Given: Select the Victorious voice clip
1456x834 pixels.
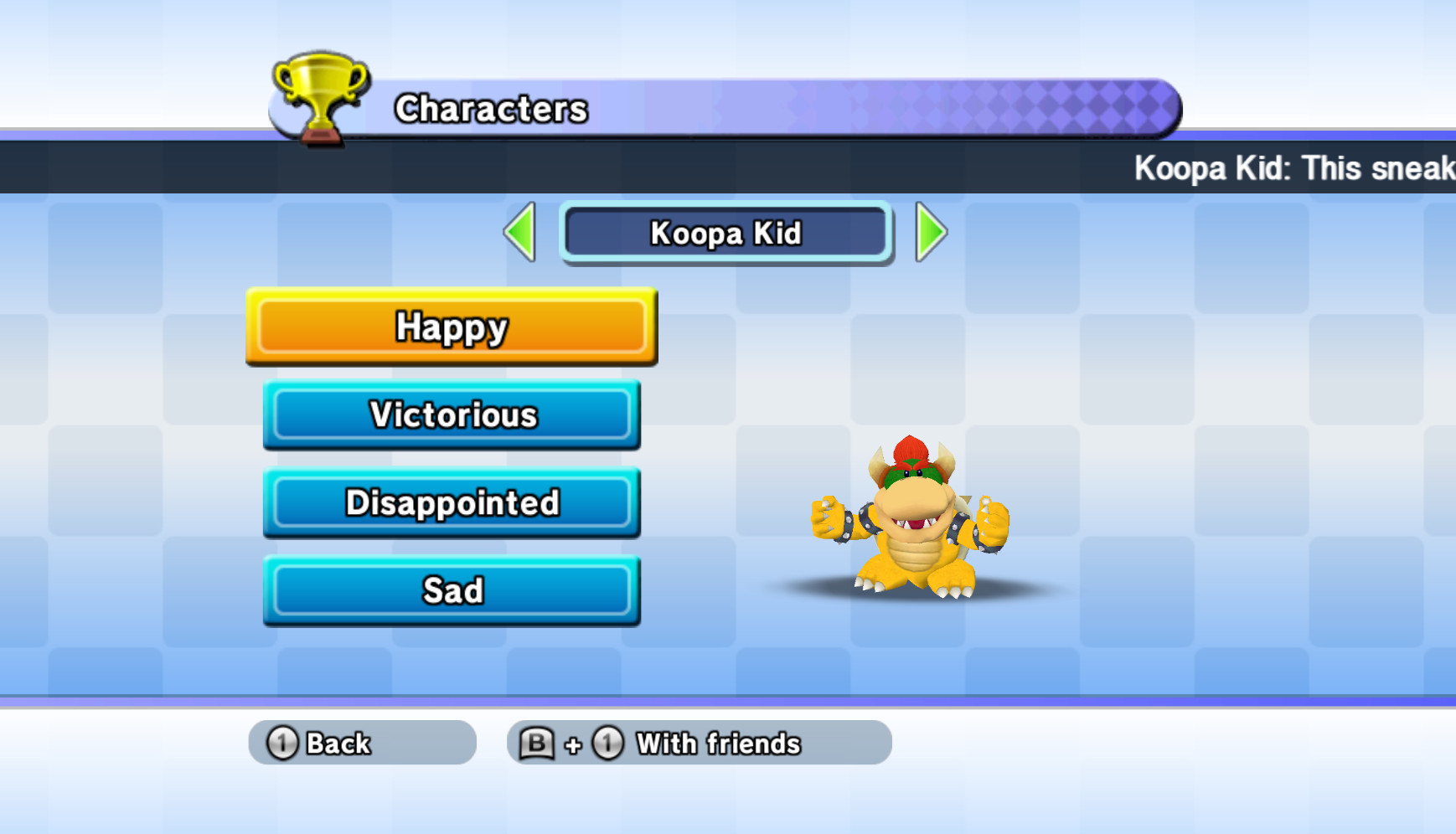Looking at the screenshot, I should coord(452,415).
